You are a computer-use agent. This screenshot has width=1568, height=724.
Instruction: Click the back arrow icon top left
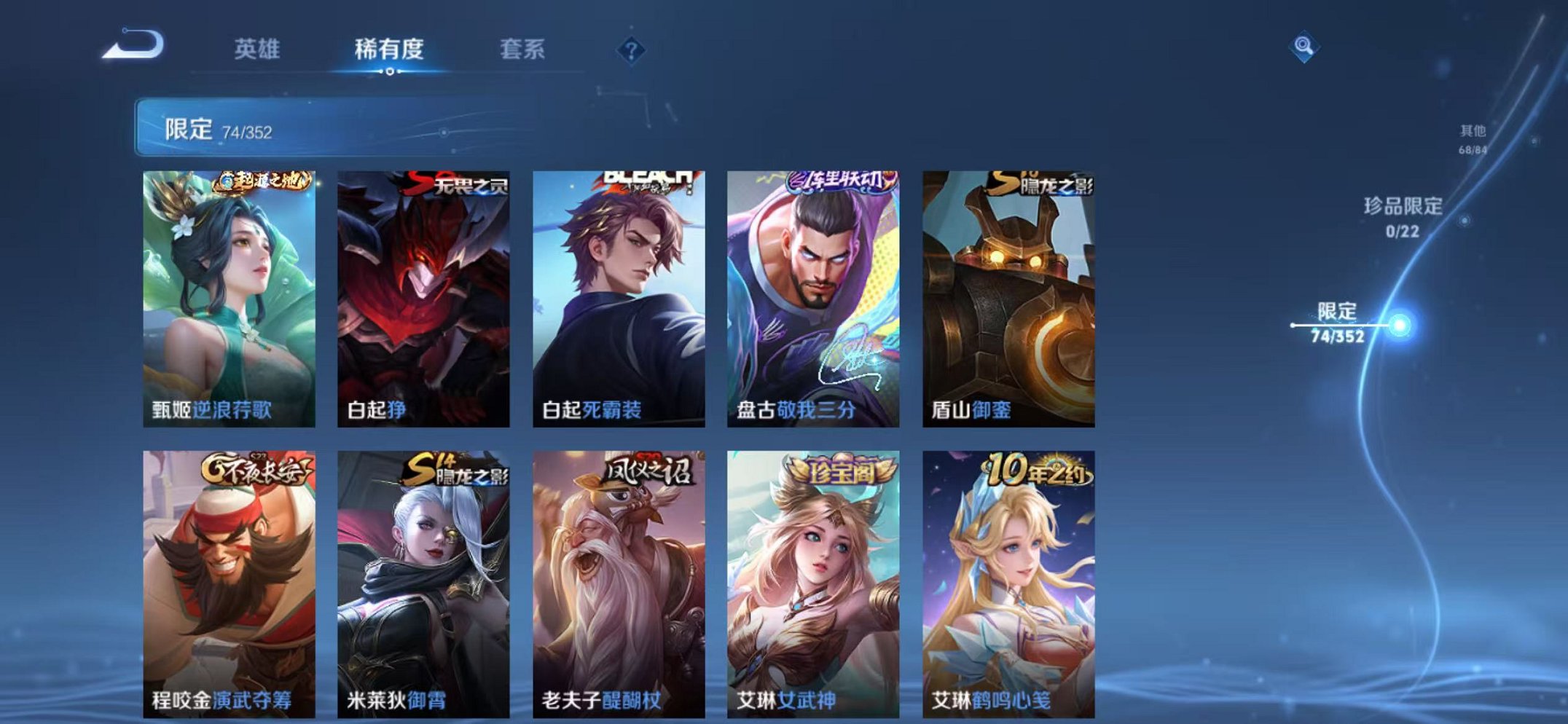[135, 46]
